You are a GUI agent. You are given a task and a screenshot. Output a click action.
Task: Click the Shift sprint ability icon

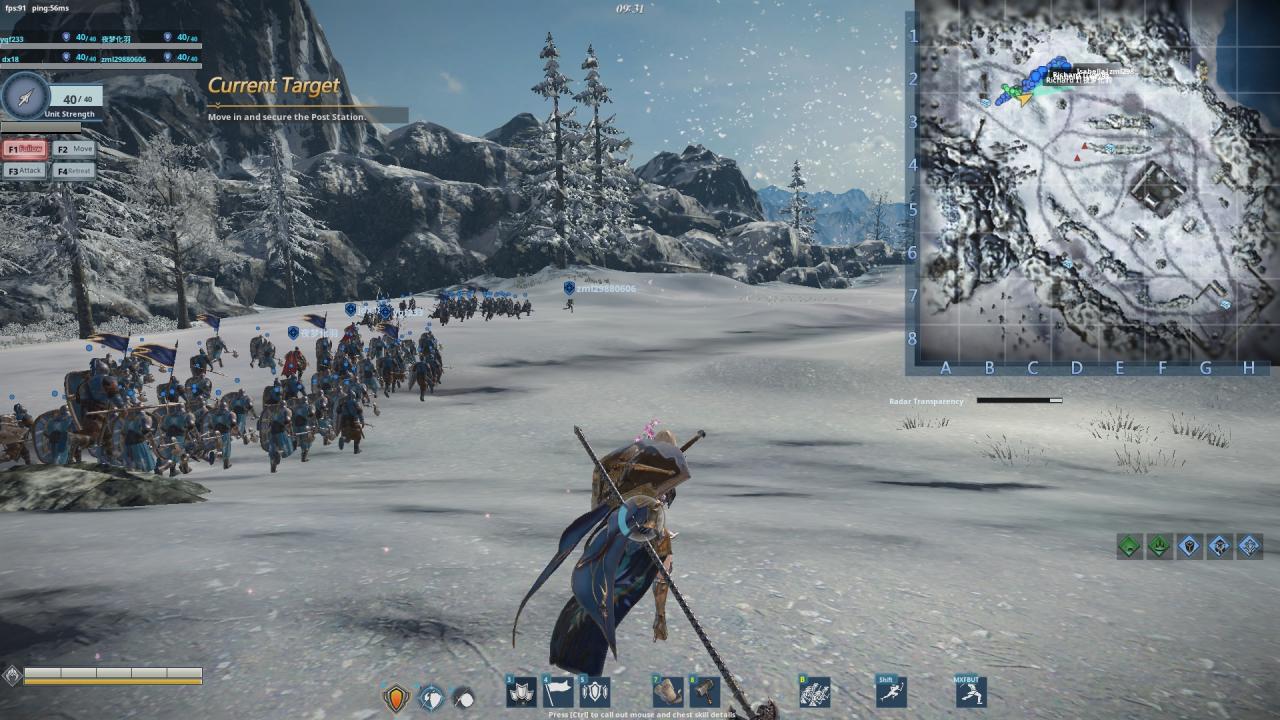coord(890,692)
